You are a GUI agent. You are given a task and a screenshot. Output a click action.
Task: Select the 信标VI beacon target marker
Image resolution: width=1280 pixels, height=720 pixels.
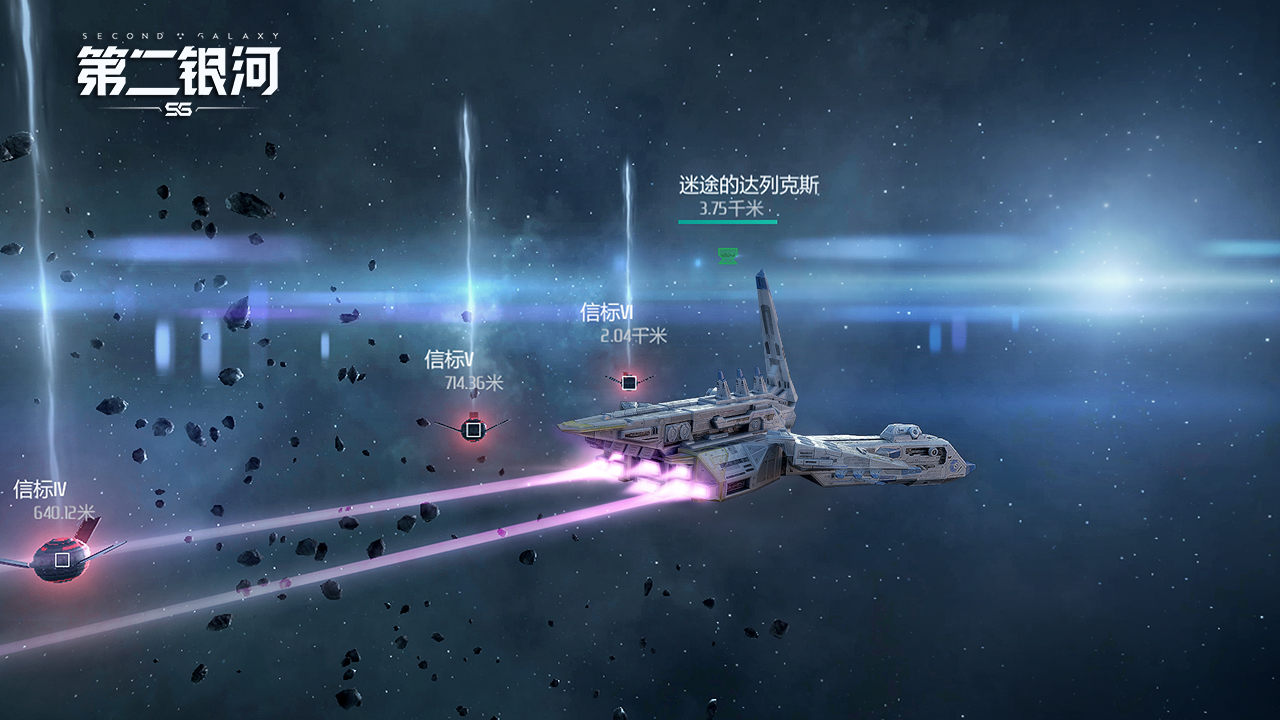(x=629, y=382)
